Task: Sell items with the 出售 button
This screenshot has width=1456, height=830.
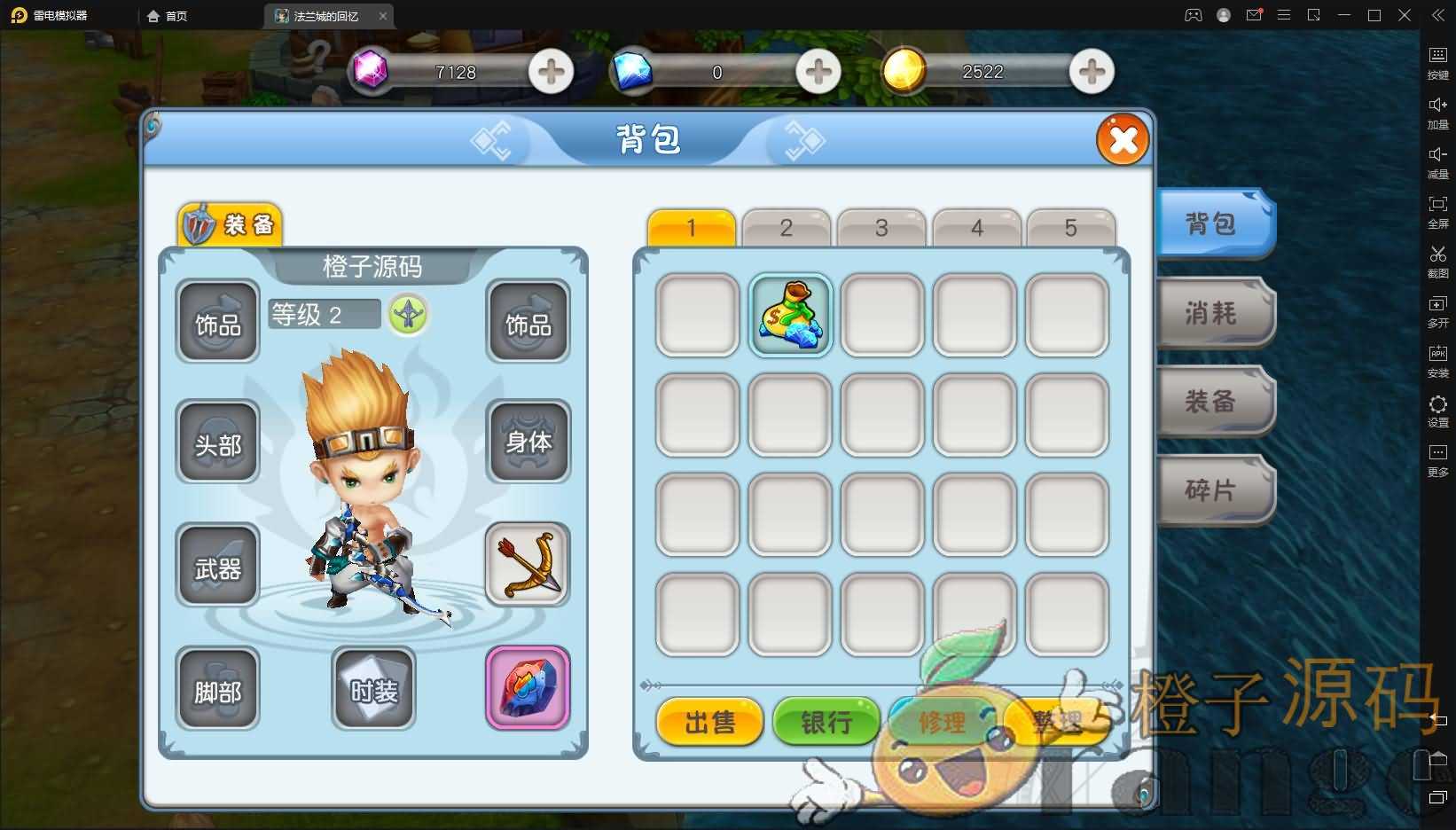Action: tap(709, 722)
